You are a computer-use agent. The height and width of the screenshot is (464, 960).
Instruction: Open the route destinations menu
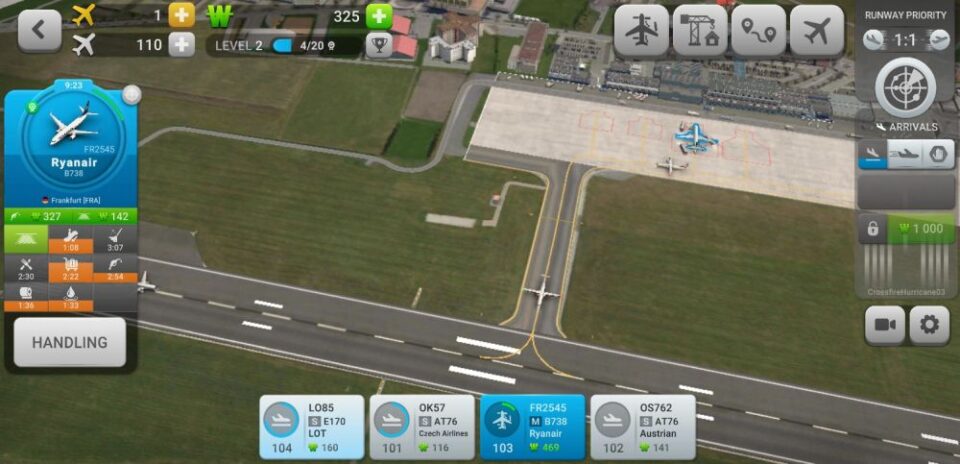click(x=759, y=31)
